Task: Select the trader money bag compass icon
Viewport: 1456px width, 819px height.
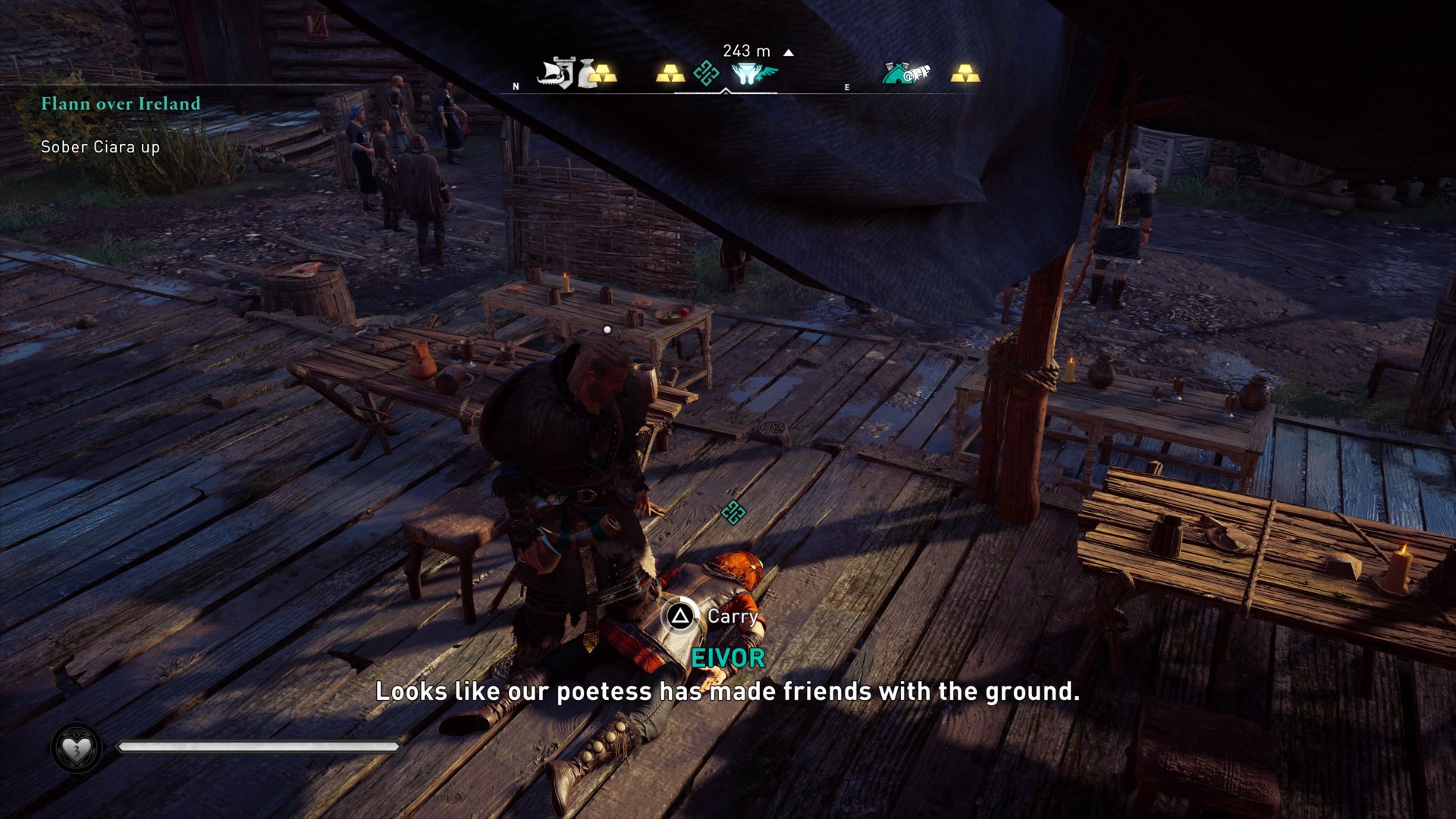Action: coord(588,74)
